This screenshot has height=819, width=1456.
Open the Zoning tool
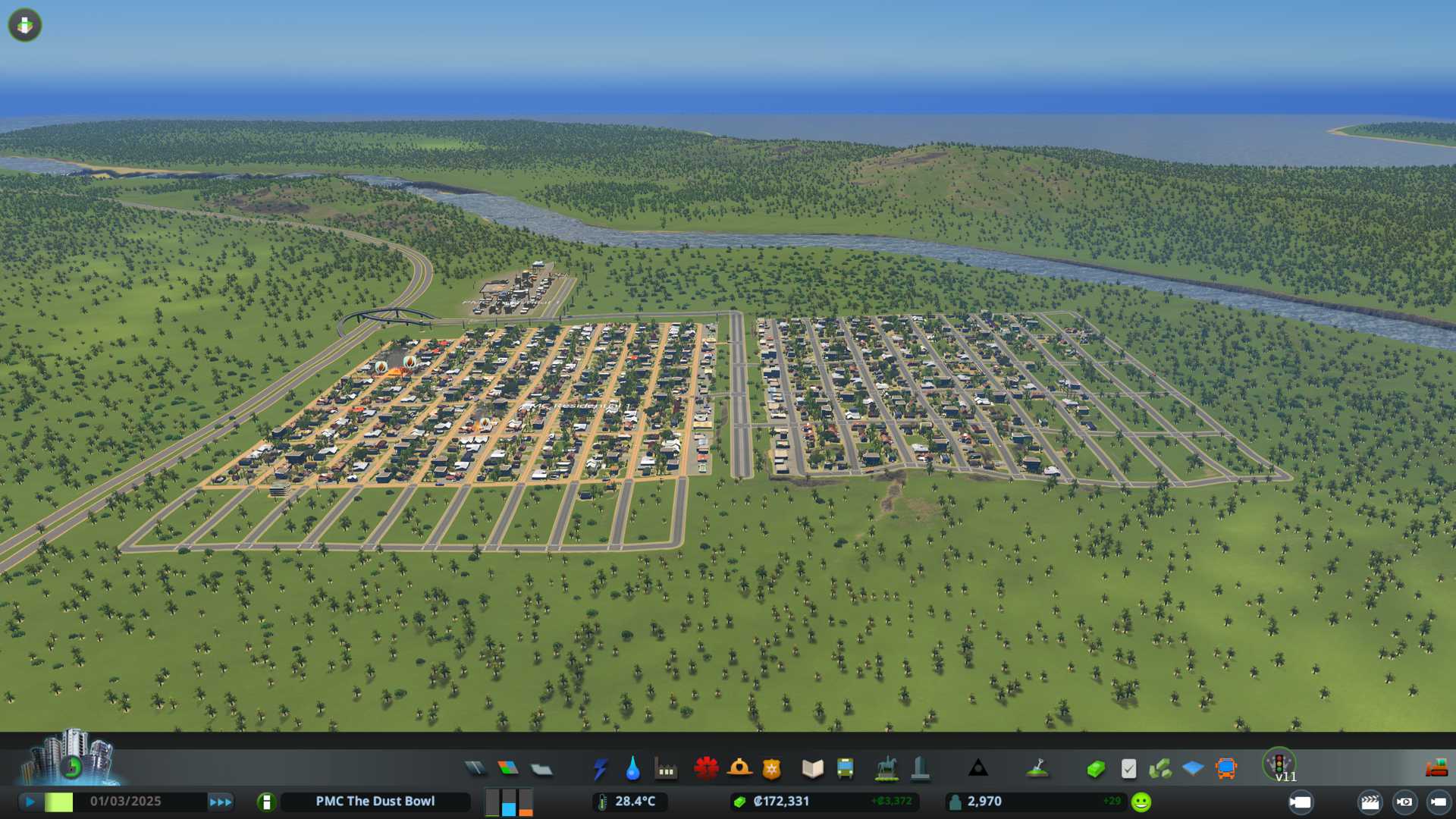click(508, 769)
